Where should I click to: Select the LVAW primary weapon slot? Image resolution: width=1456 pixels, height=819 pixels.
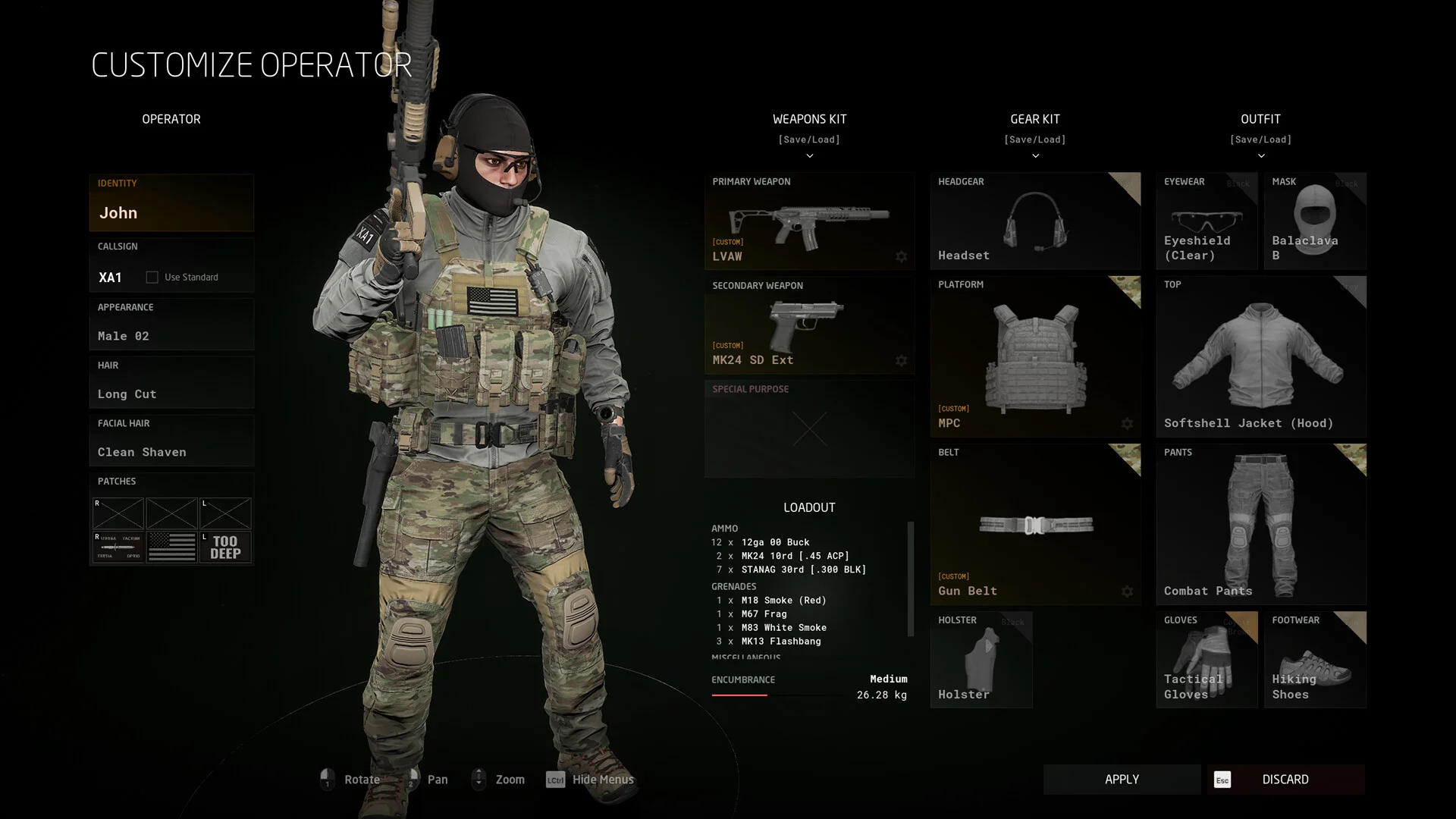(809, 221)
